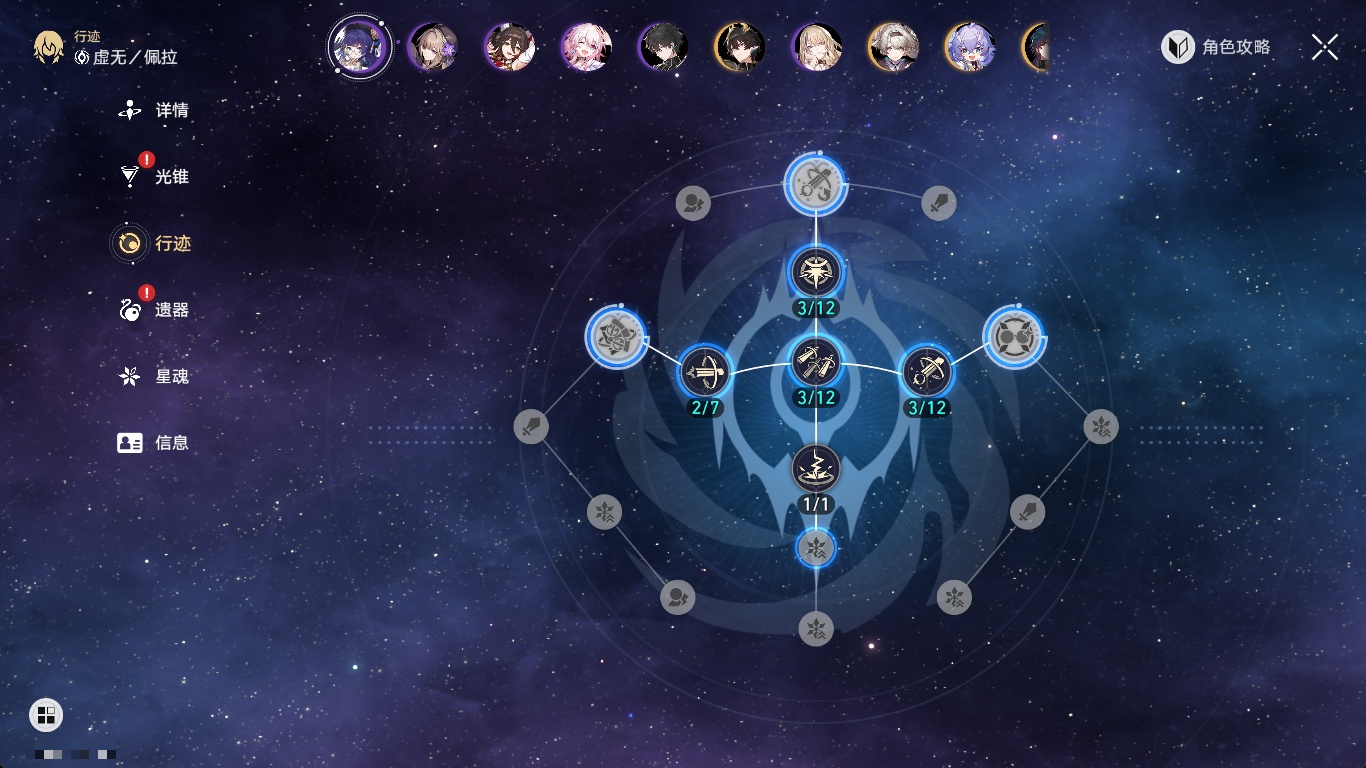Open the technique trace node labeled 1/1

pos(816,468)
